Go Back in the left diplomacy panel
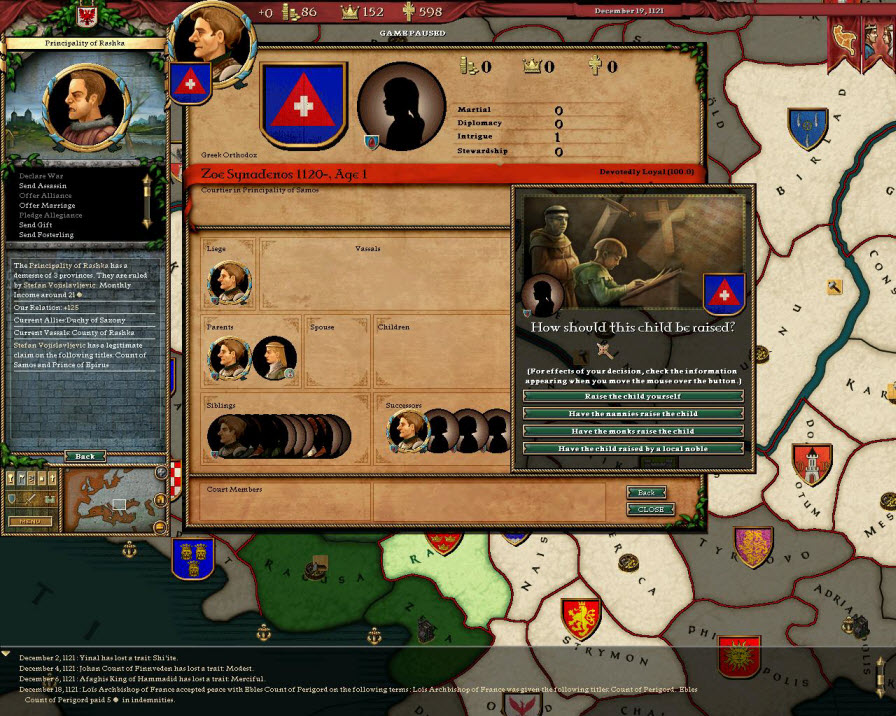This screenshot has width=896, height=716. pos(85,456)
